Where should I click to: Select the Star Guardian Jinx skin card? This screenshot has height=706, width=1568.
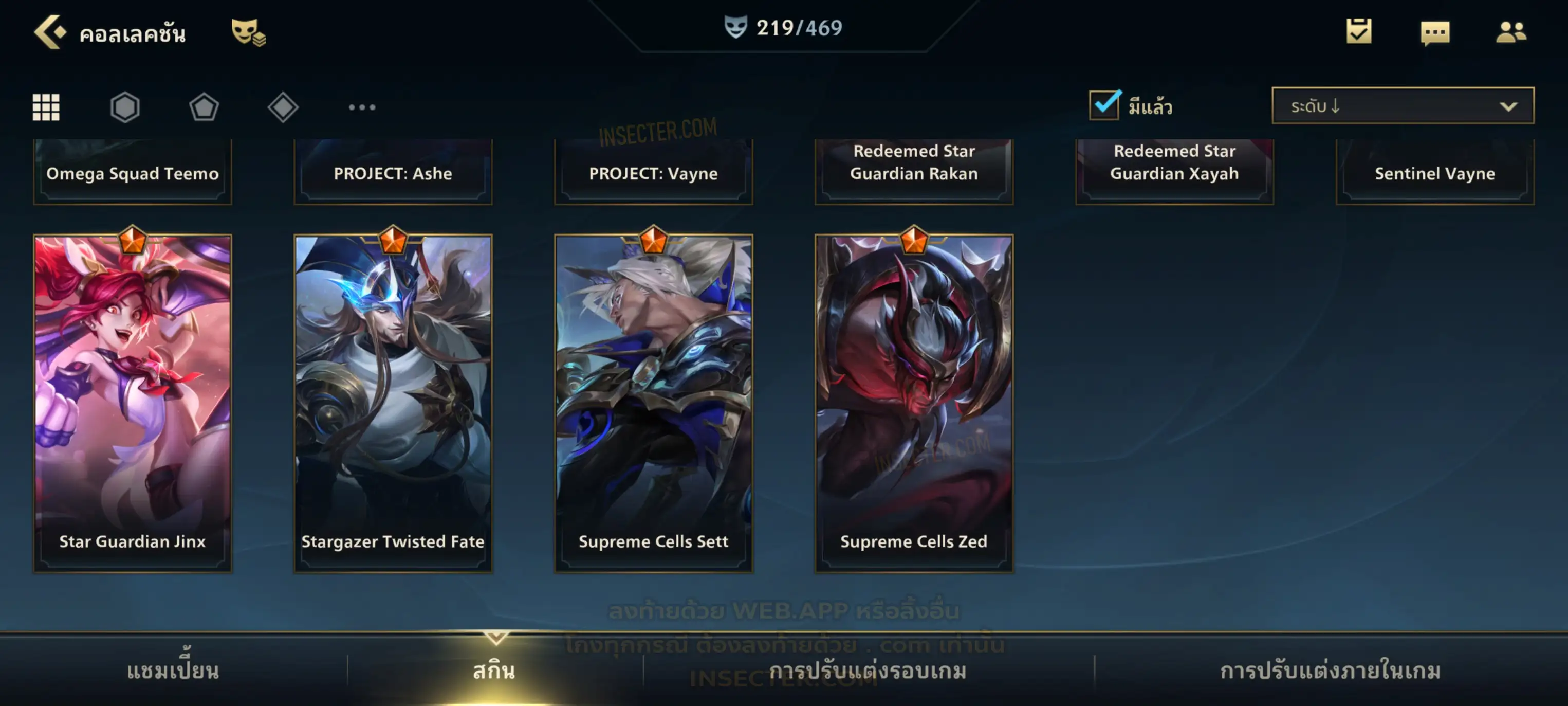pyautogui.click(x=133, y=402)
